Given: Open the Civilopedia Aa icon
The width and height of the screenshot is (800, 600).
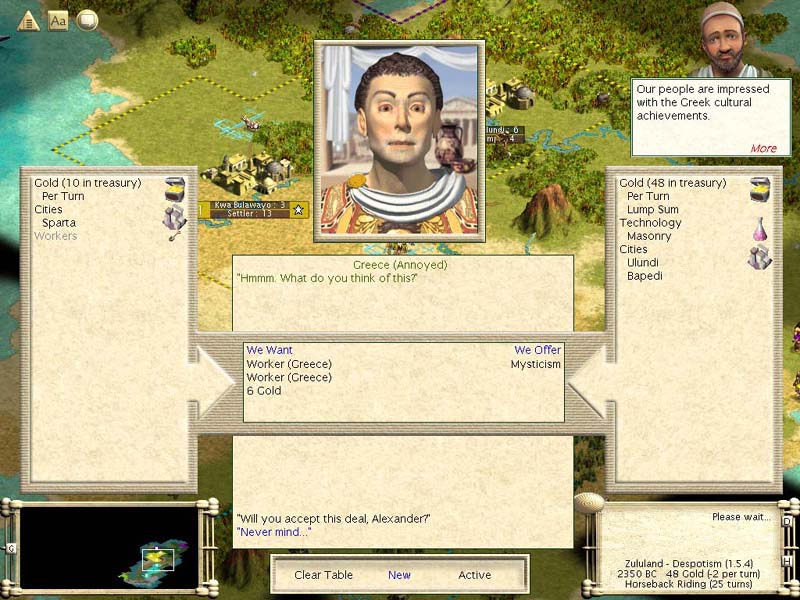Looking at the screenshot, I should (x=58, y=20).
